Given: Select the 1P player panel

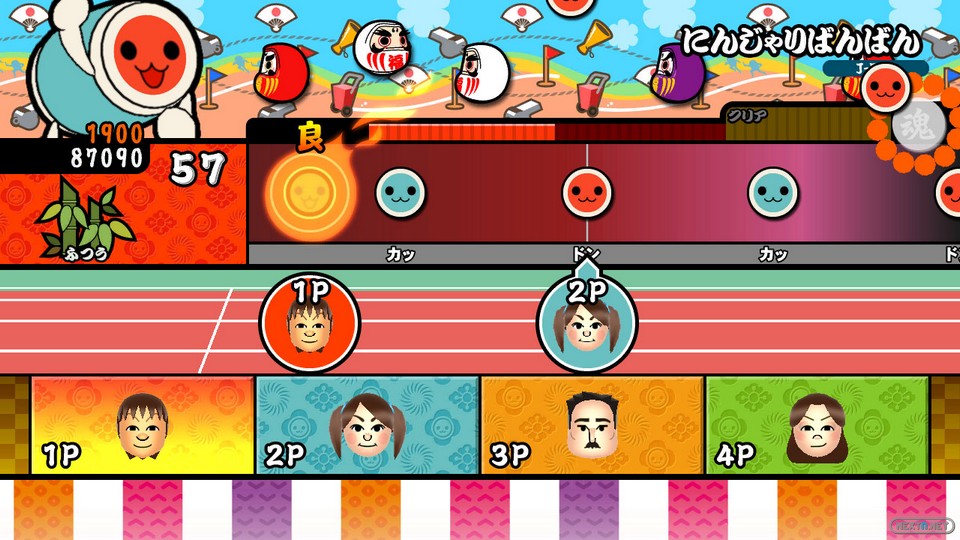Looking at the screenshot, I should pos(143,424).
